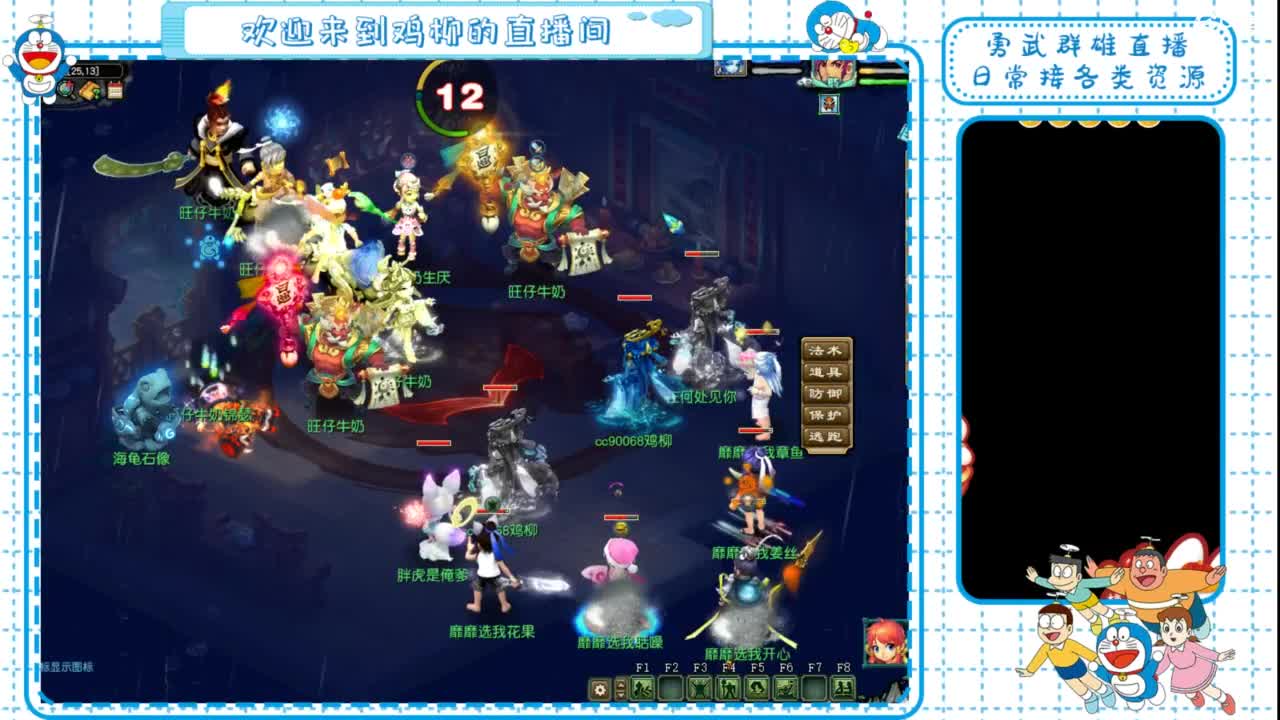Open the world map magnifier icon near the minimap
Image resolution: width=1280 pixels, height=720 pixels.
tap(66, 89)
